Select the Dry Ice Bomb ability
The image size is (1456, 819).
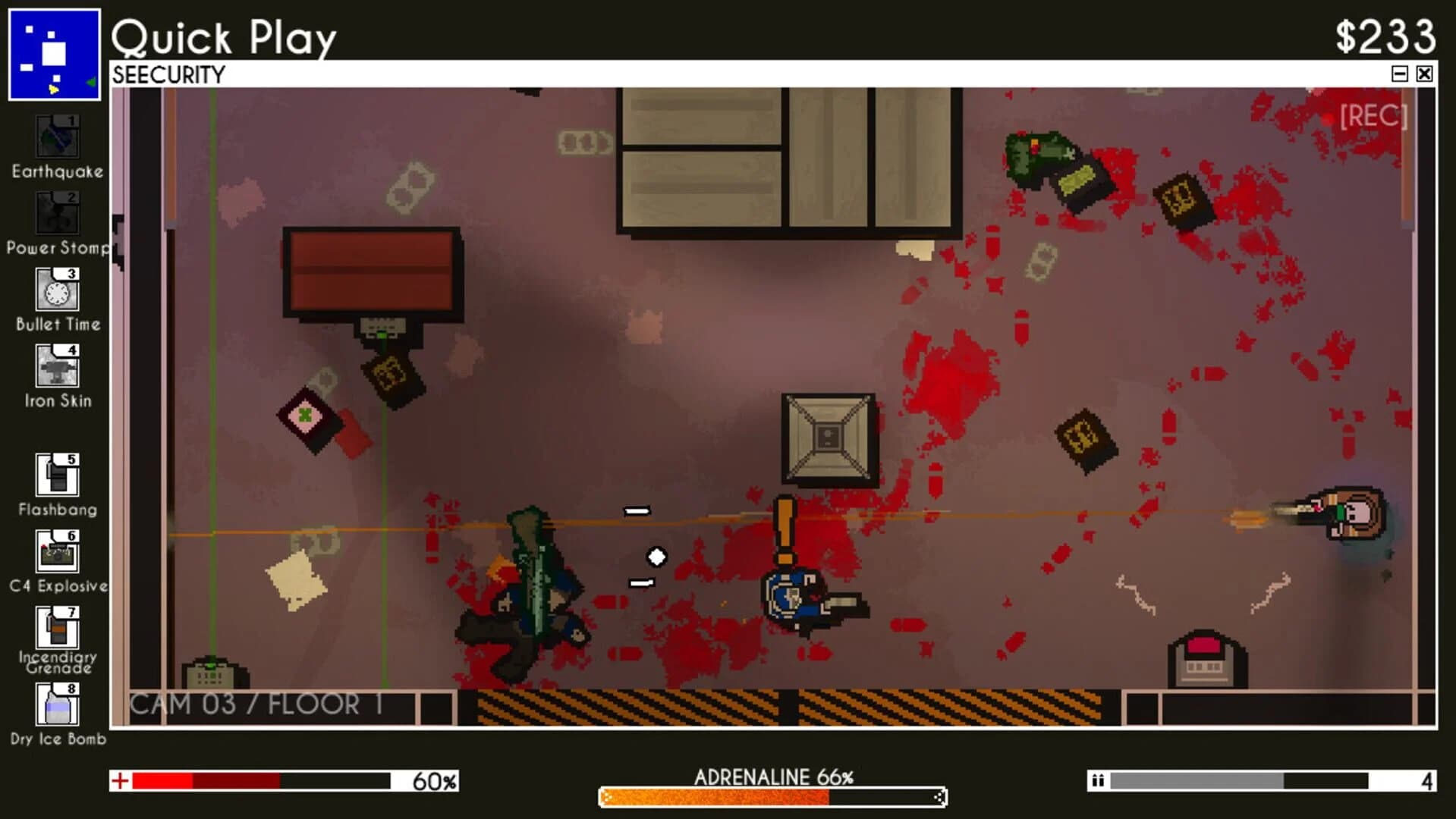tap(56, 705)
